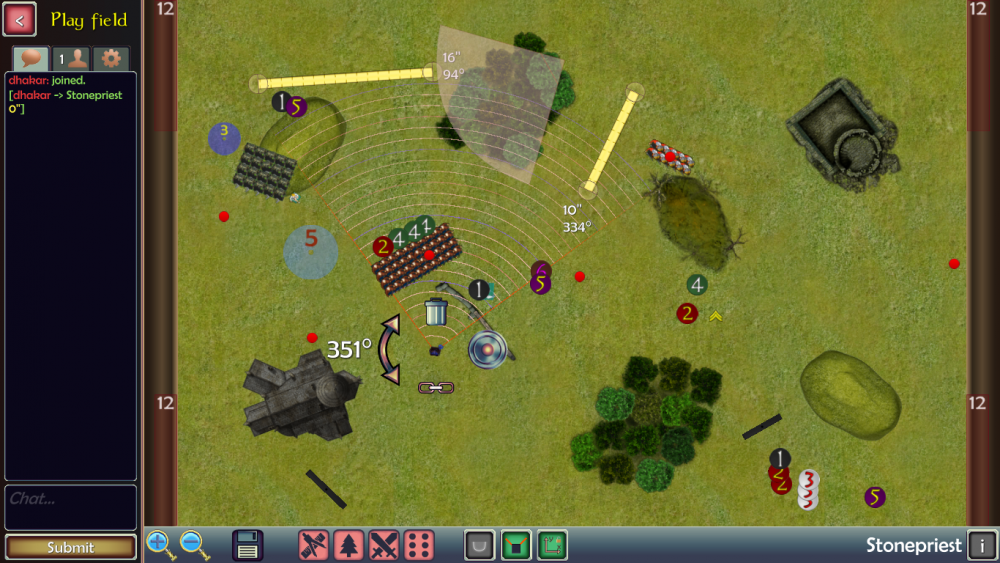
Task: Select the pencil and ruler measuring tool
Action: coord(314,545)
